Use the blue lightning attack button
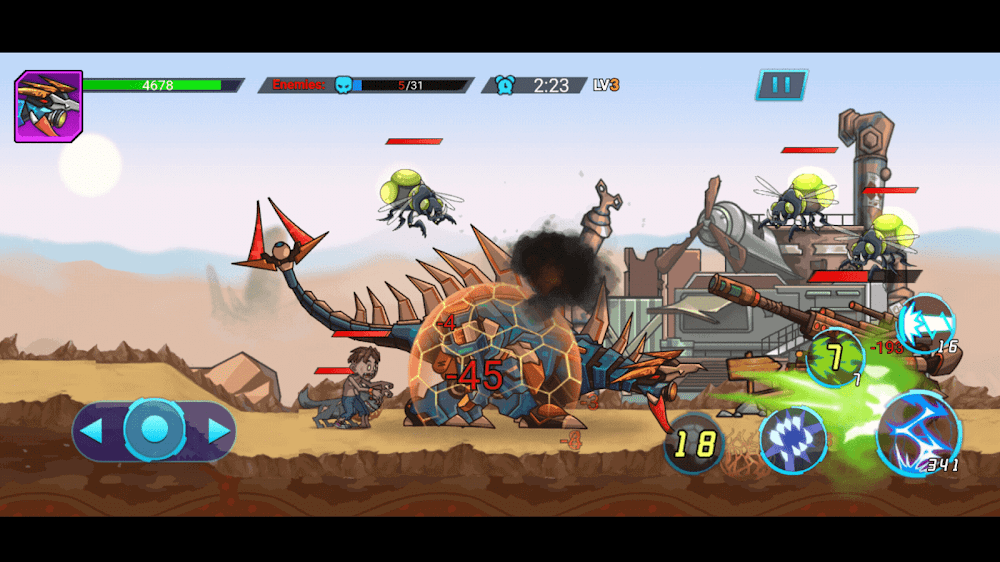 click(917, 434)
